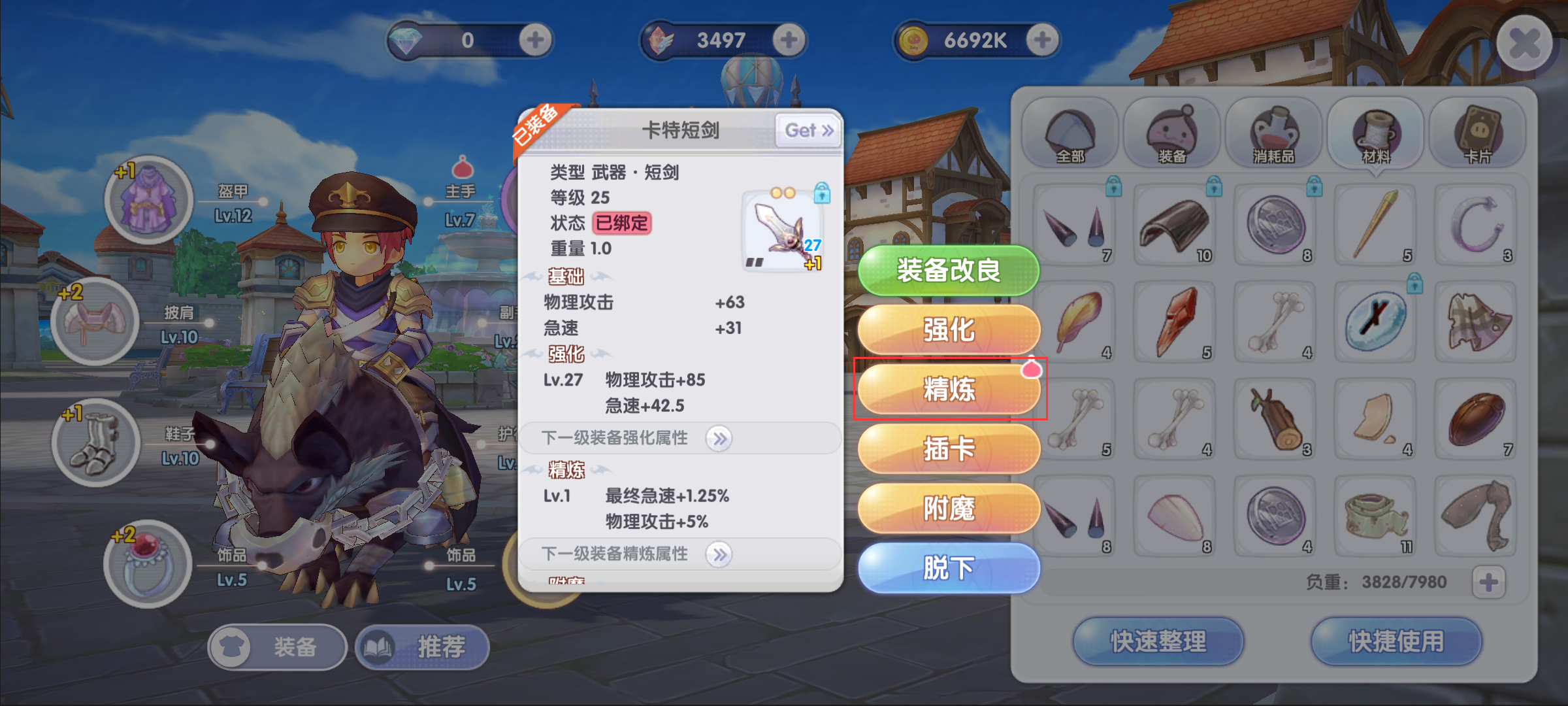Select the 材料 inventory category icon
Image resolution: width=1568 pixels, height=706 pixels.
(1376, 133)
